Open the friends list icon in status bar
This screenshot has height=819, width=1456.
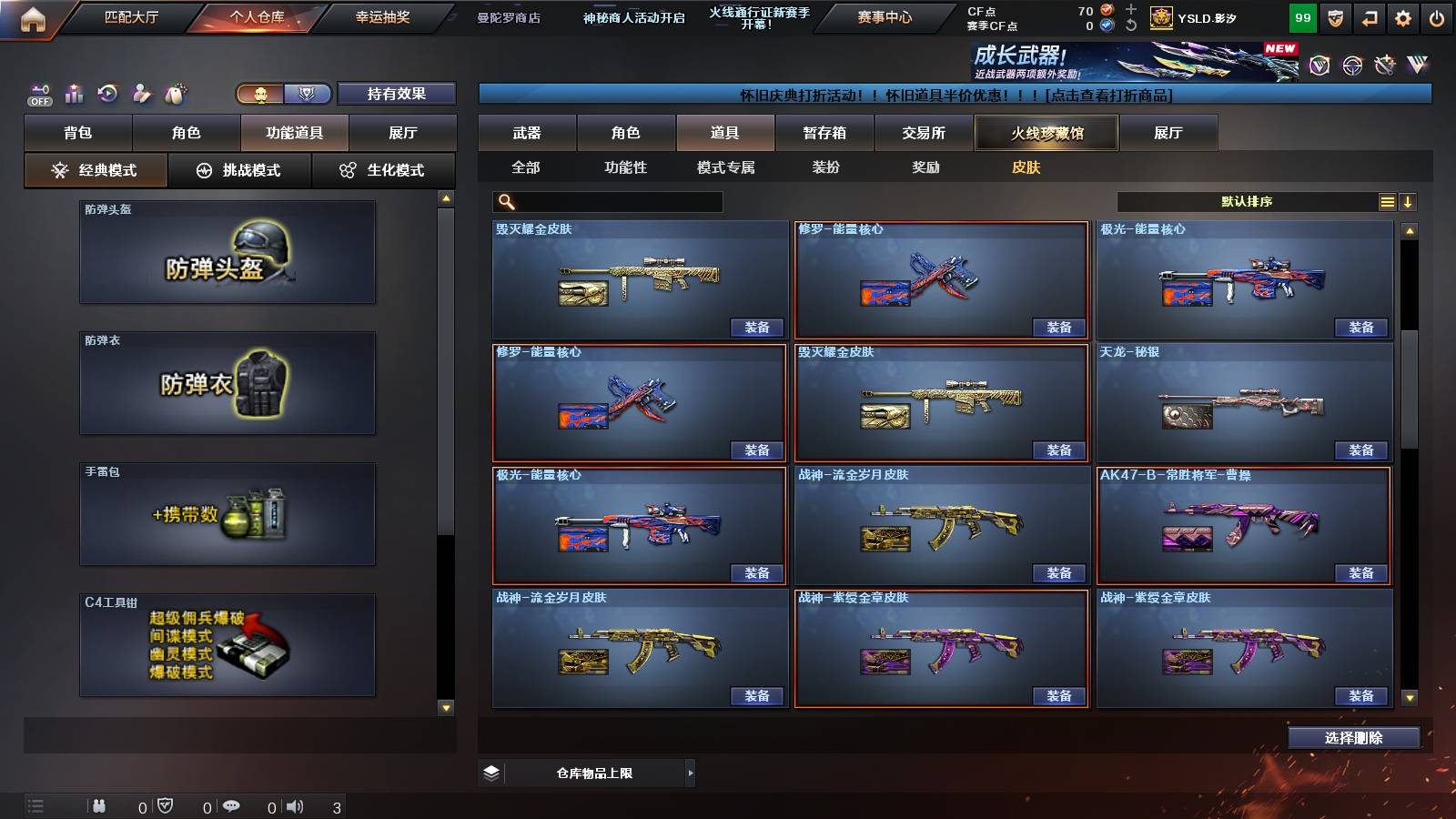coord(100,805)
